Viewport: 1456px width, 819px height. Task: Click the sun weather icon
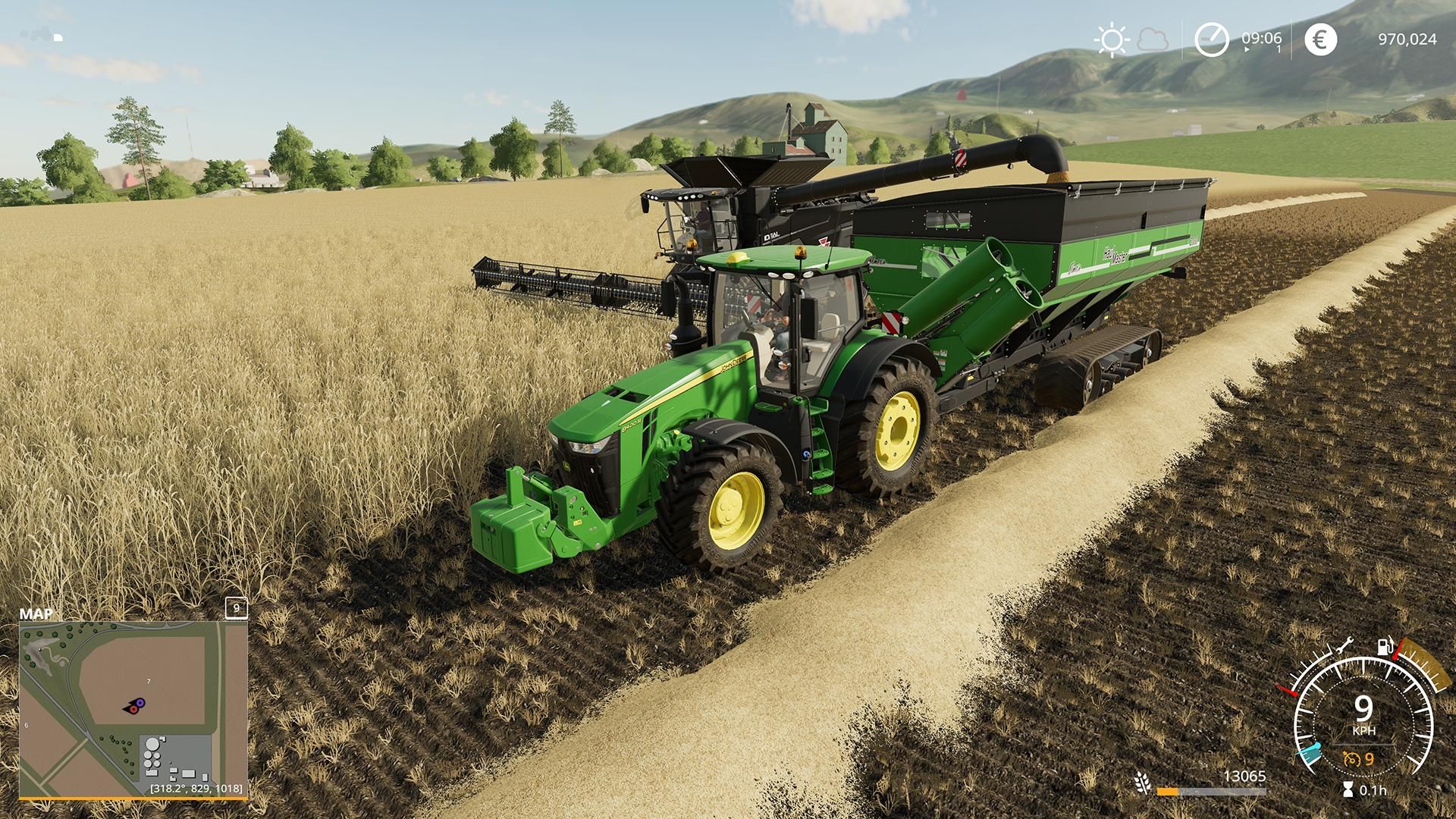pos(1112,39)
